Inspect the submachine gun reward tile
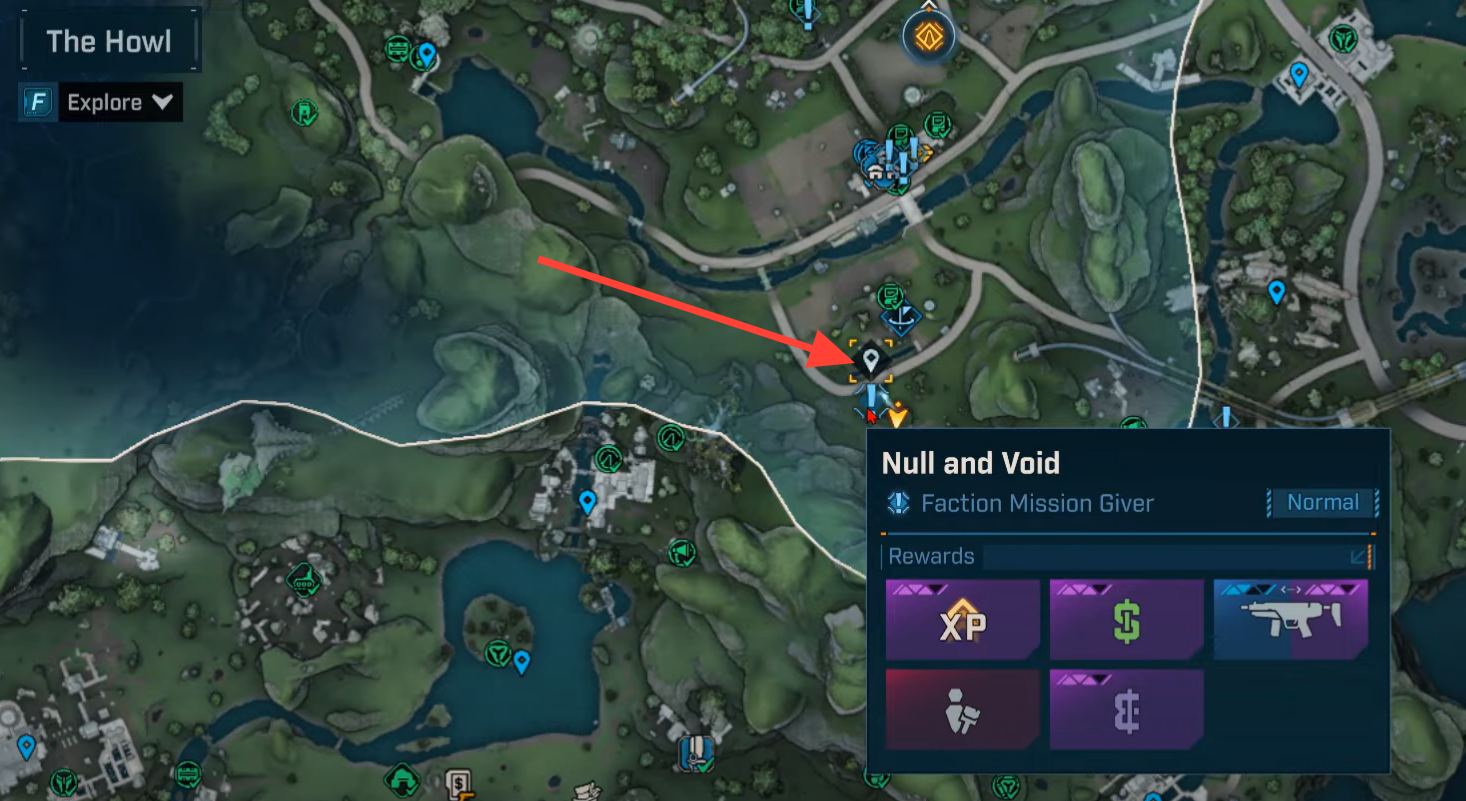 click(1290, 620)
